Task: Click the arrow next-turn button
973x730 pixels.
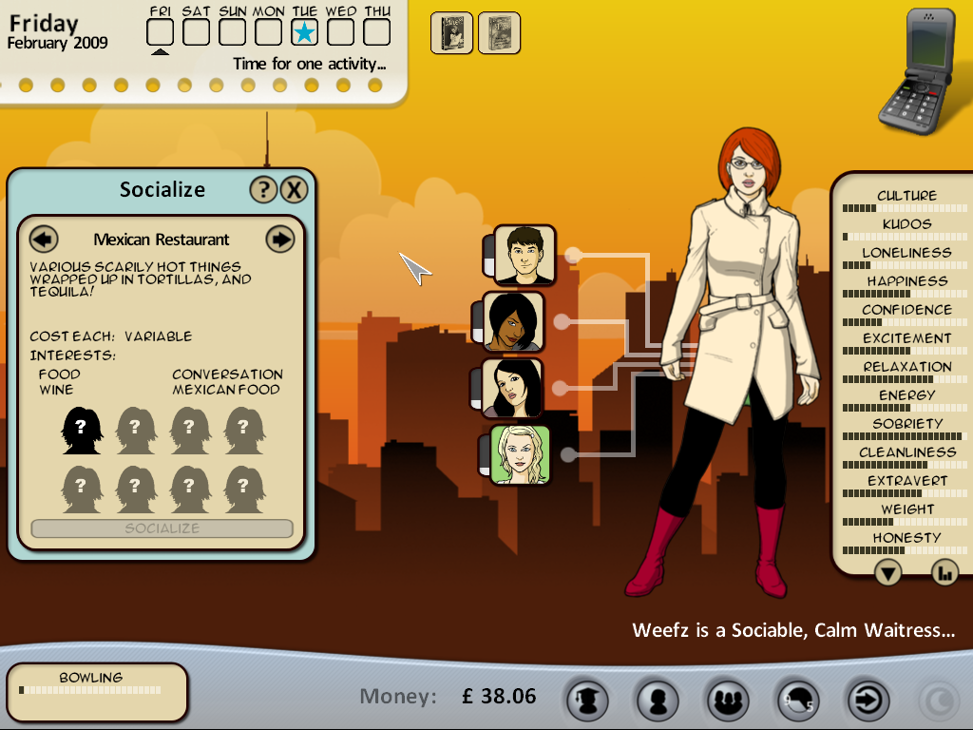Action: click(867, 700)
